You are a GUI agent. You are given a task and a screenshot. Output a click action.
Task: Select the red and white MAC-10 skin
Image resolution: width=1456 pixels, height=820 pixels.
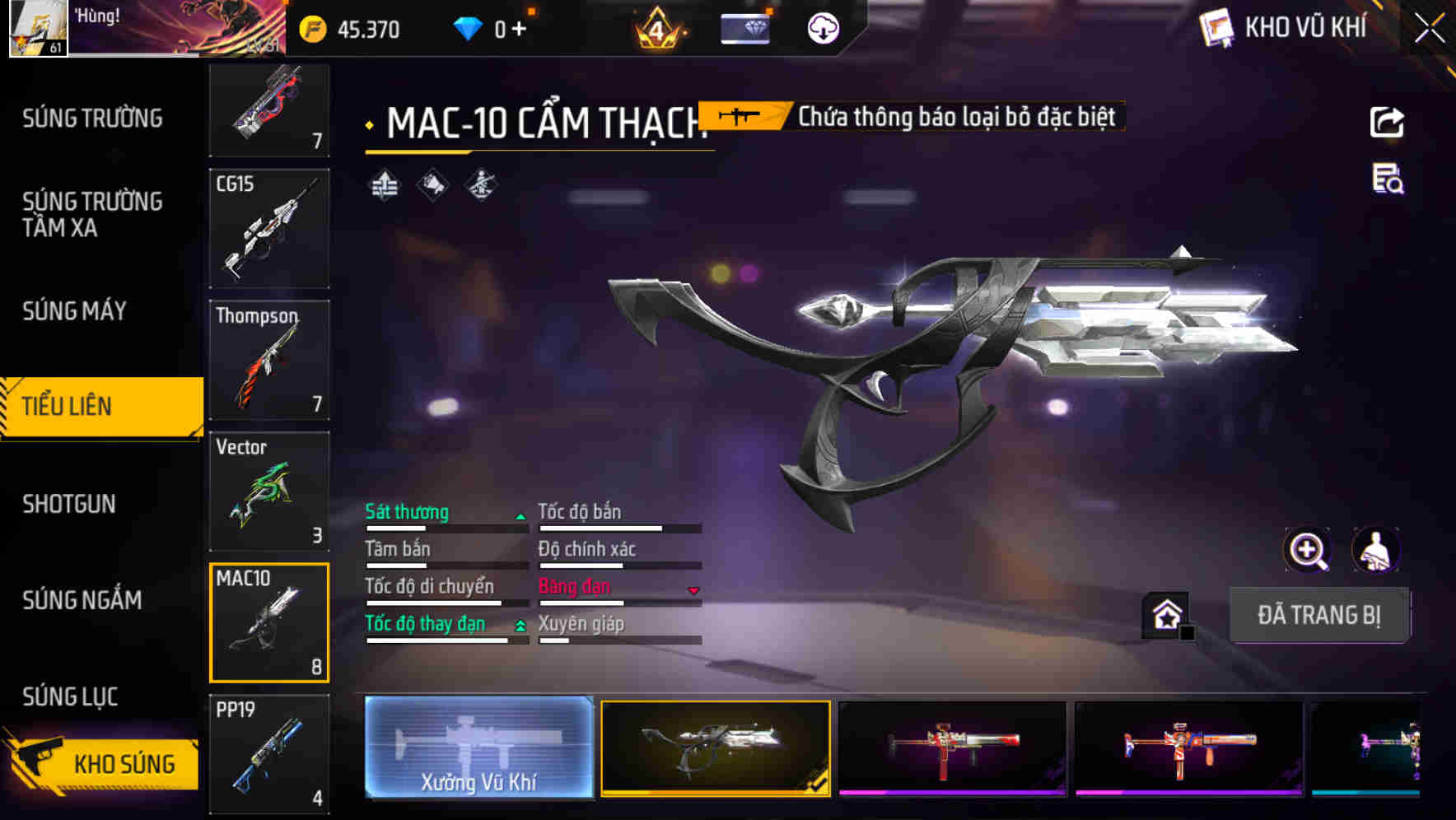point(952,748)
